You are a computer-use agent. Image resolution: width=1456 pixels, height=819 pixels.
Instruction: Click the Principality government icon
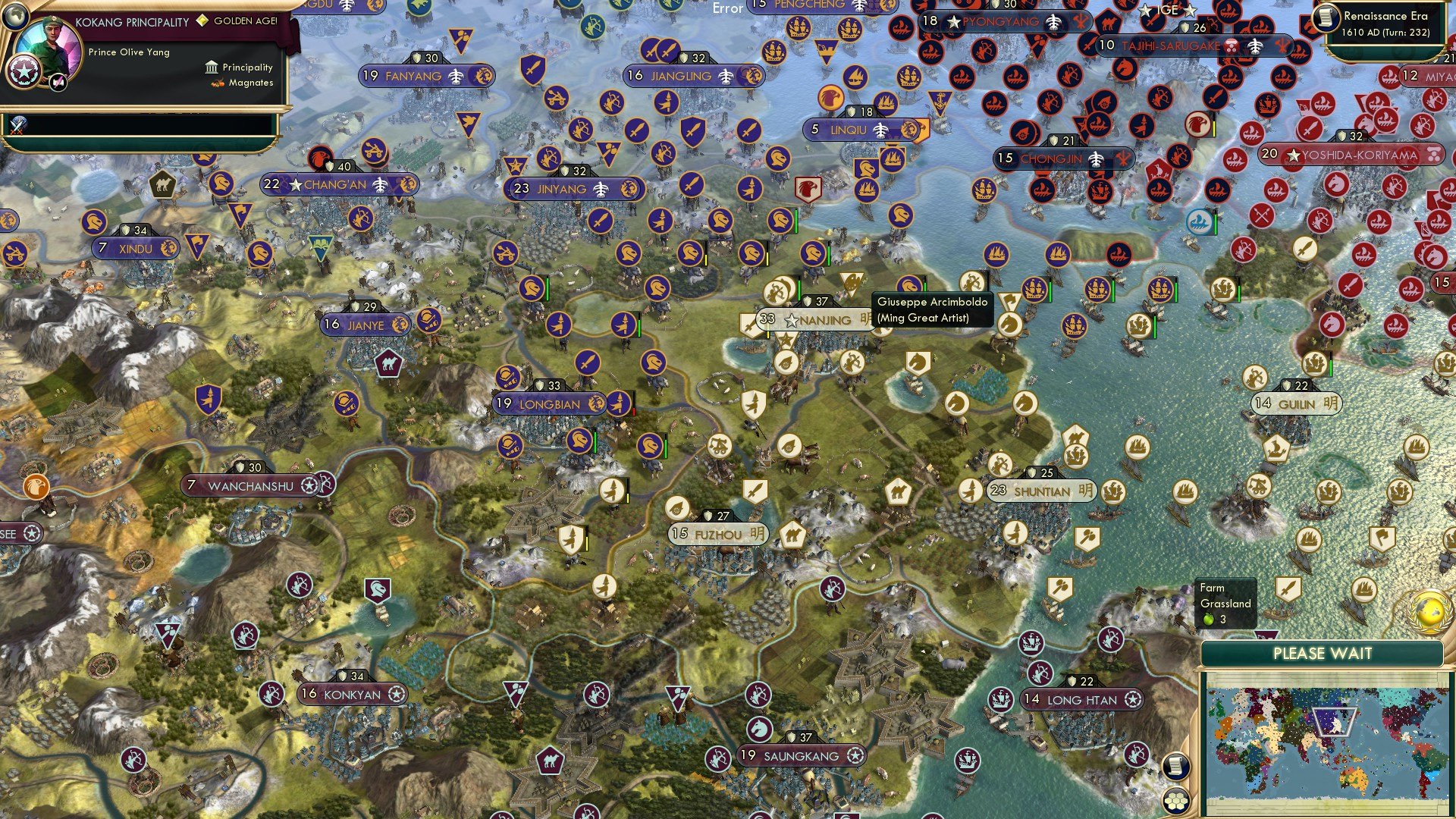[x=210, y=67]
